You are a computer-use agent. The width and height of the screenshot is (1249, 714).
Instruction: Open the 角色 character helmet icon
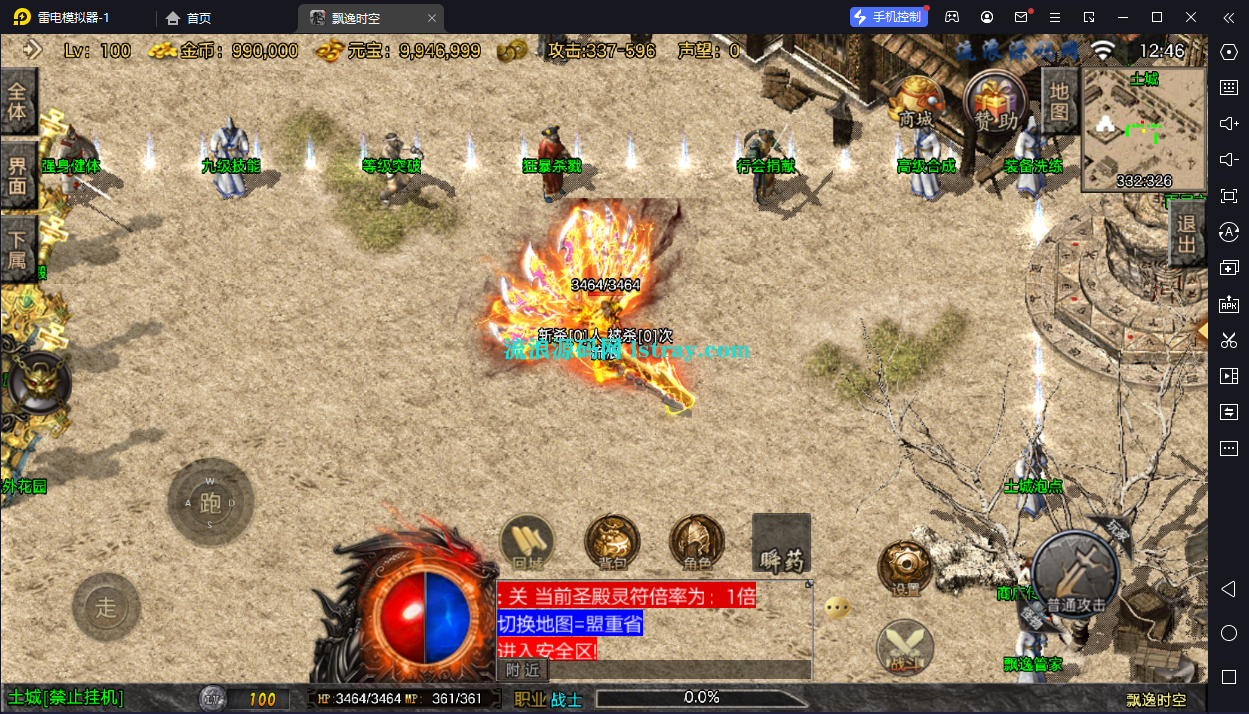697,543
